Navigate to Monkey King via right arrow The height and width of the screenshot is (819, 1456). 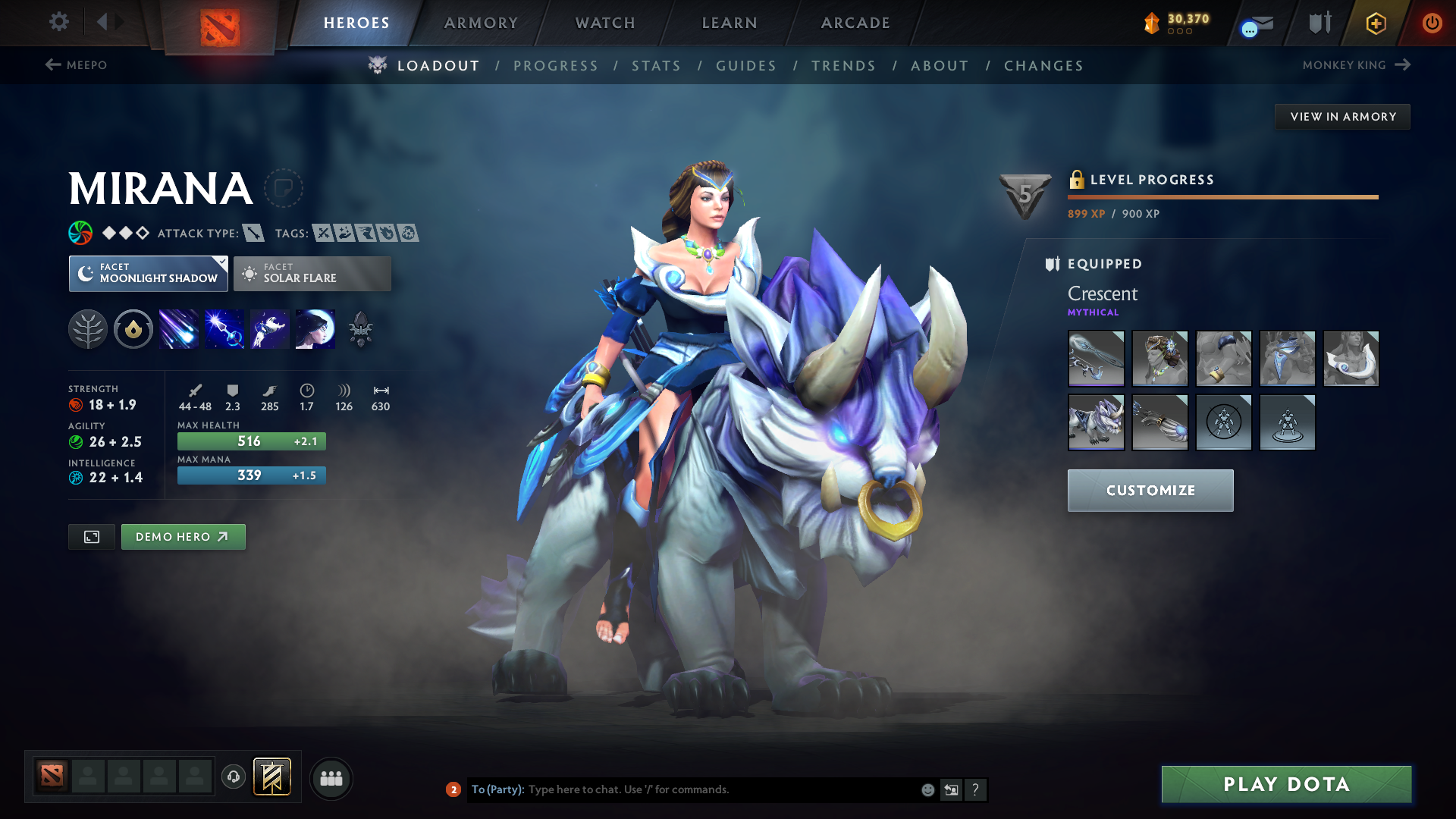coord(1401,64)
